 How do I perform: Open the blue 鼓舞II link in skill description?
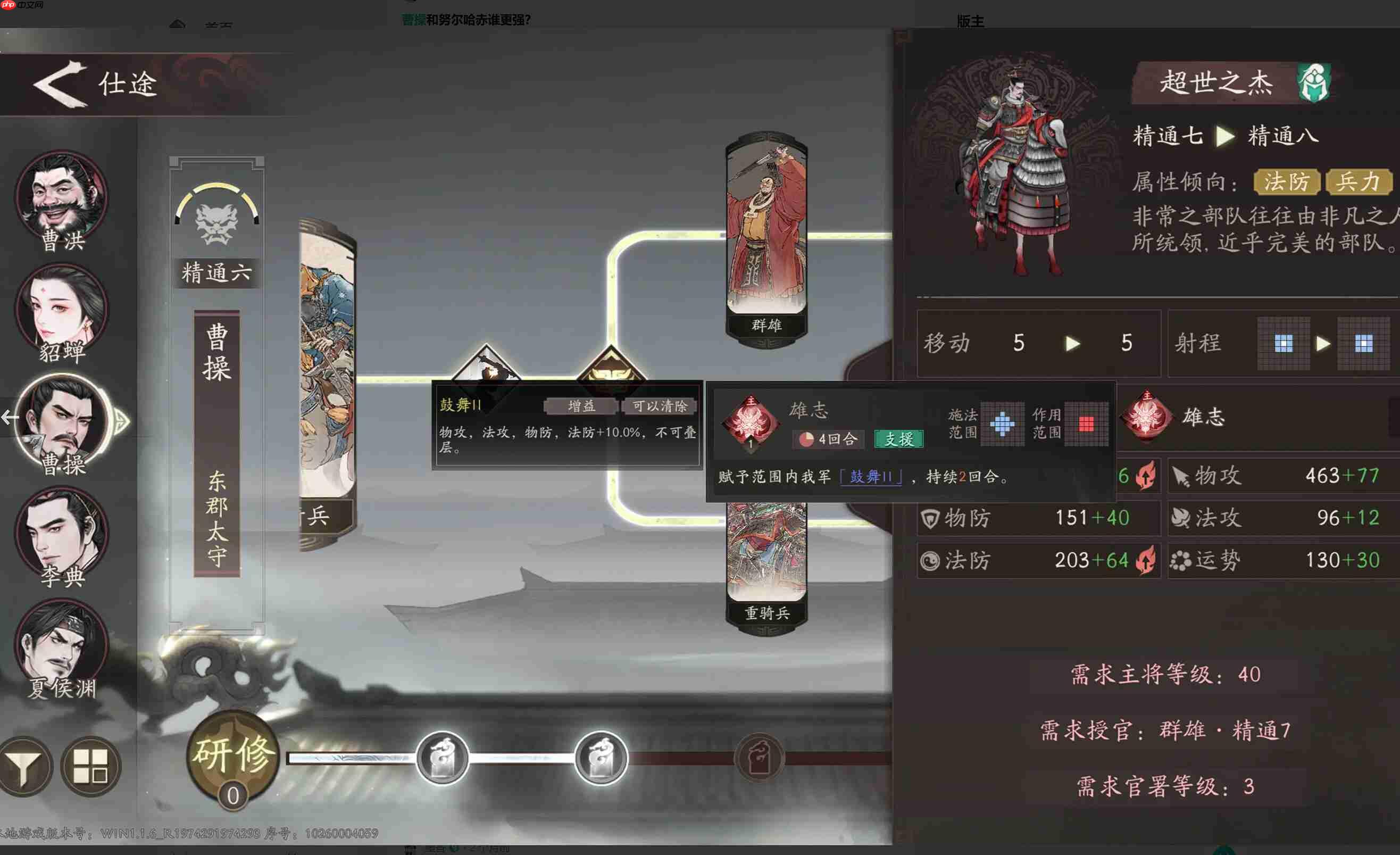click(871, 478)
